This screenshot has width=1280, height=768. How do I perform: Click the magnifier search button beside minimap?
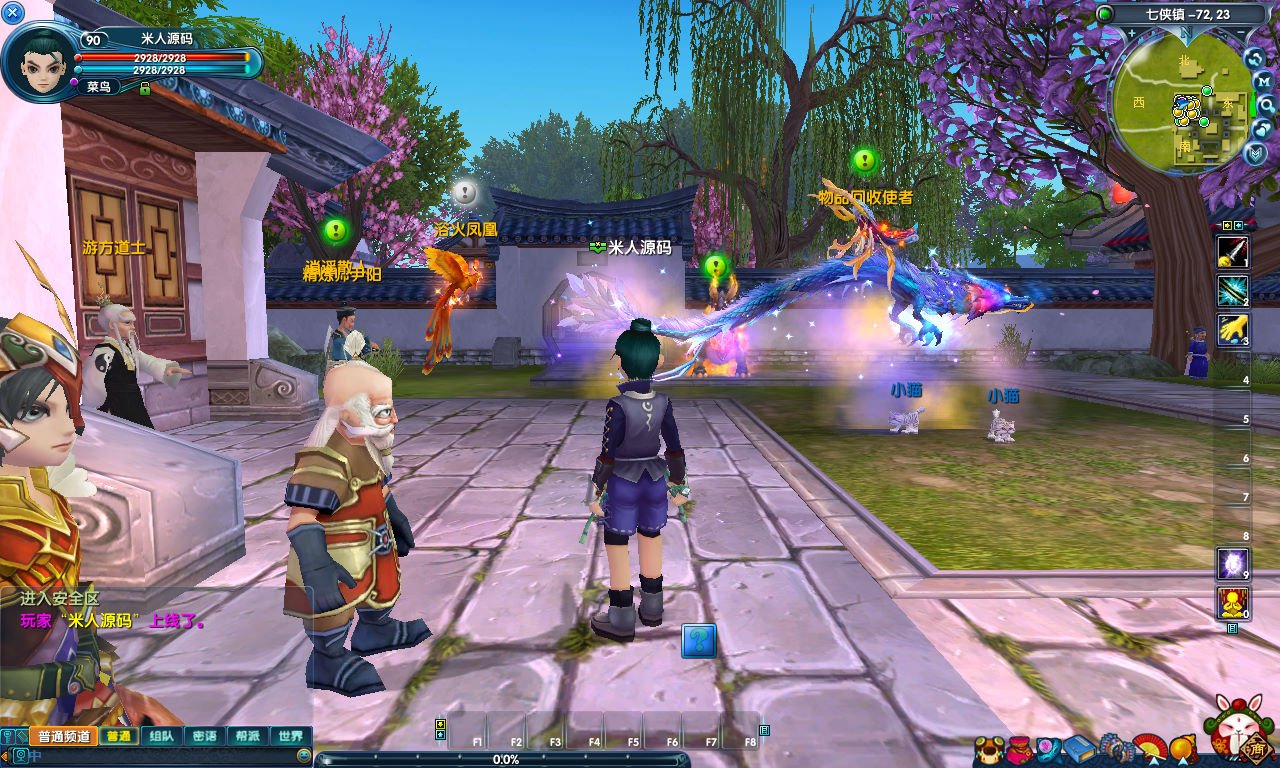(x=1266, y=105)
